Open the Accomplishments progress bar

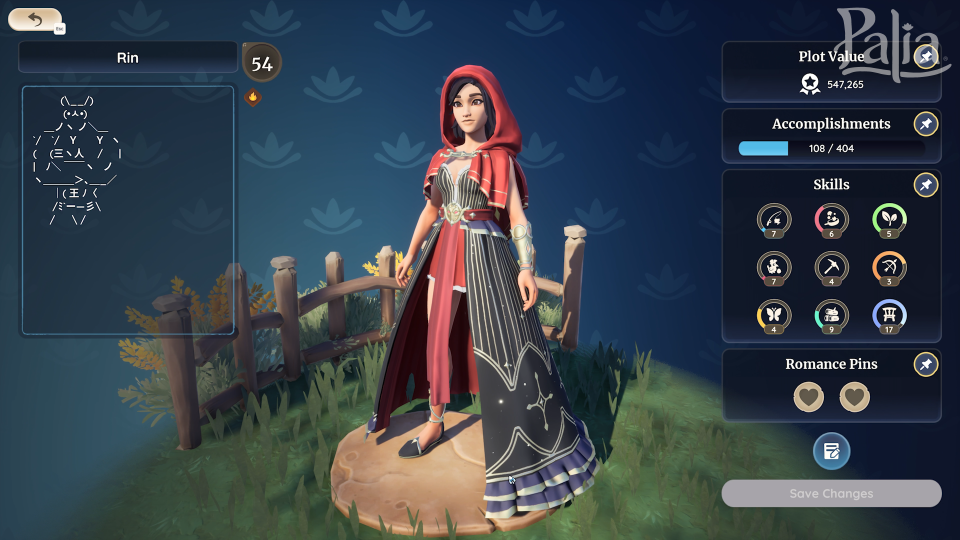pyautogui.click(x=831, y=149)
